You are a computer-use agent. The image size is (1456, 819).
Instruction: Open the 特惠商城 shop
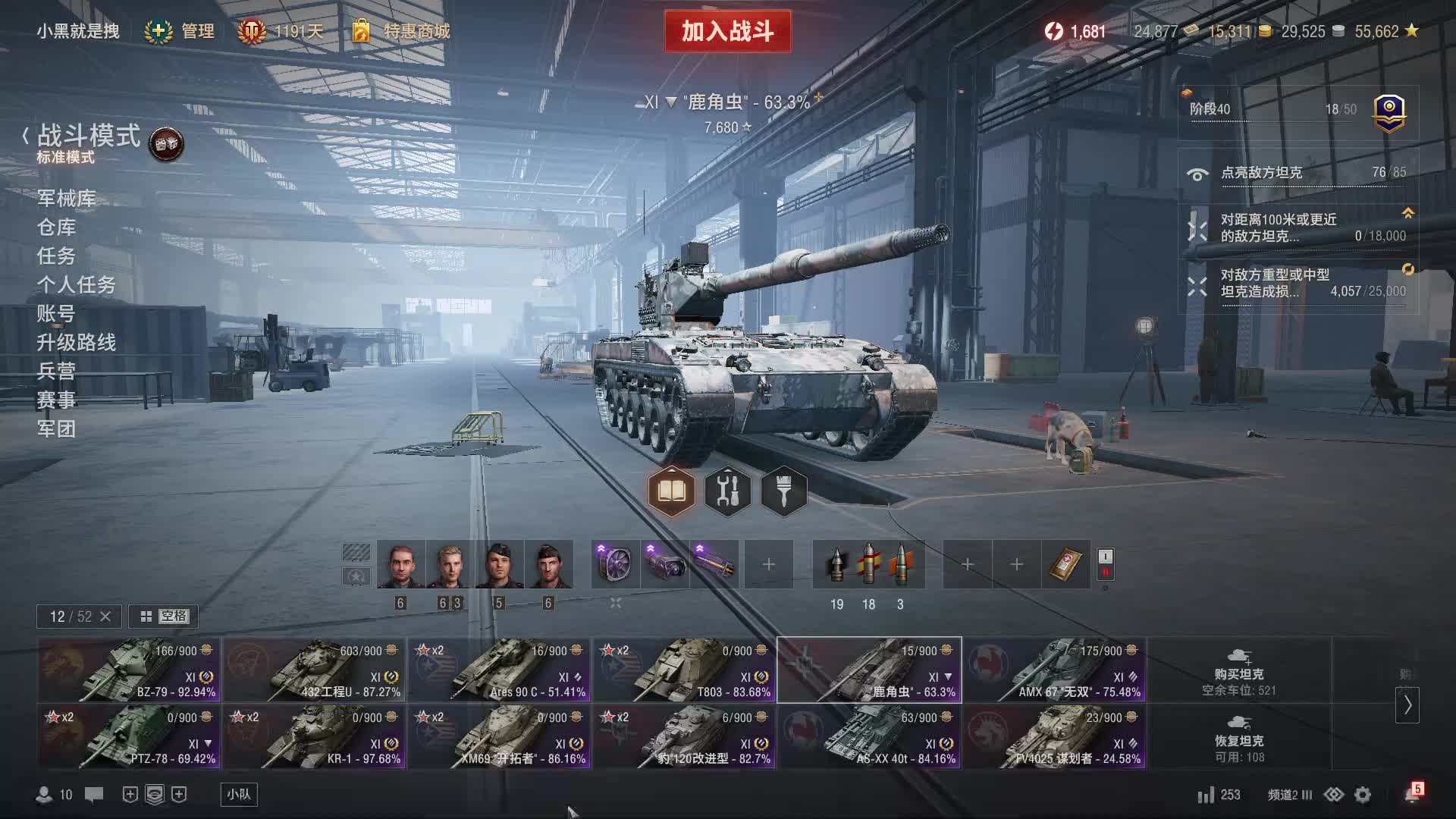[x=402, y=31]
